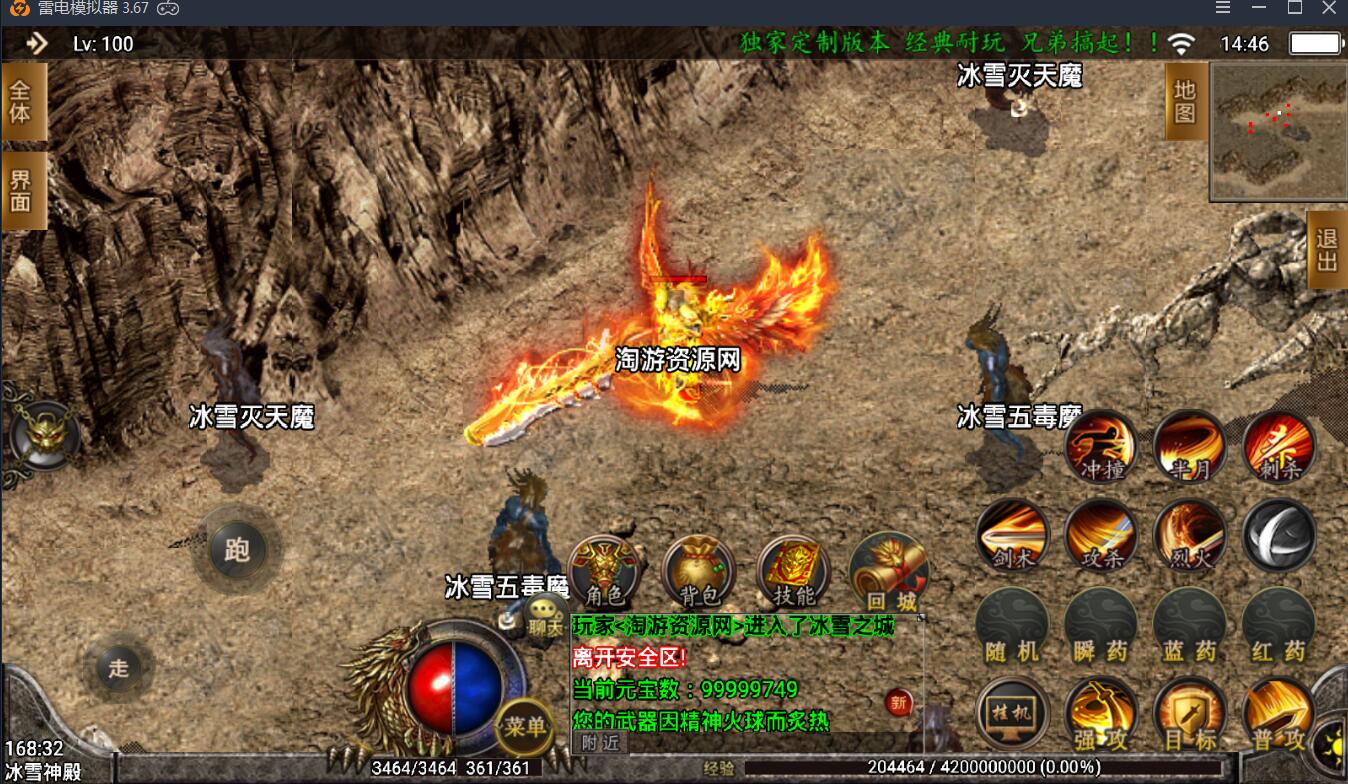The height and width of the screenshot is (784, 1348).
Task: Open the 聊天 chat bubble
Action: (x=545, y=618)
